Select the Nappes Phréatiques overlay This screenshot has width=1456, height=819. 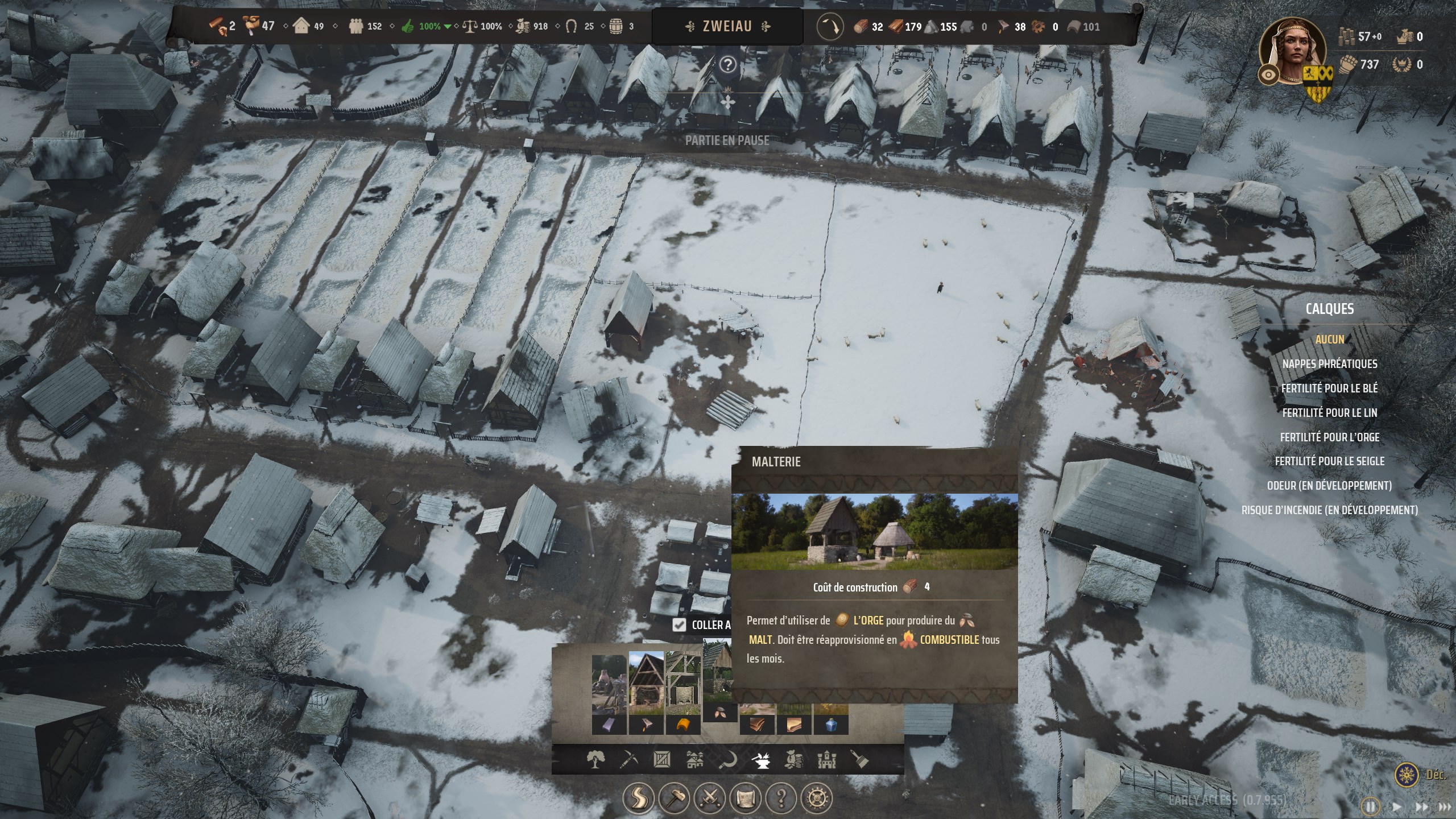coord(1329,364)
